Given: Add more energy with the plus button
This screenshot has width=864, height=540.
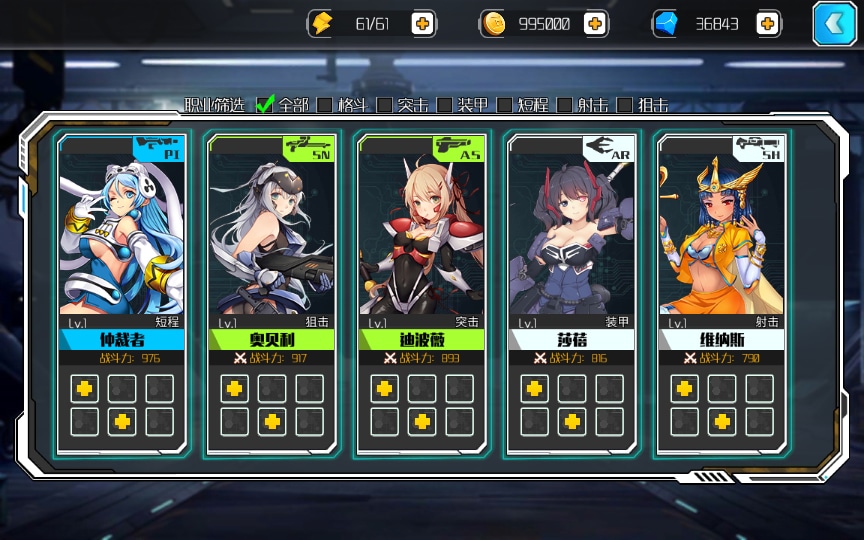Looking at the screenshot, I should tap(422, 24).
